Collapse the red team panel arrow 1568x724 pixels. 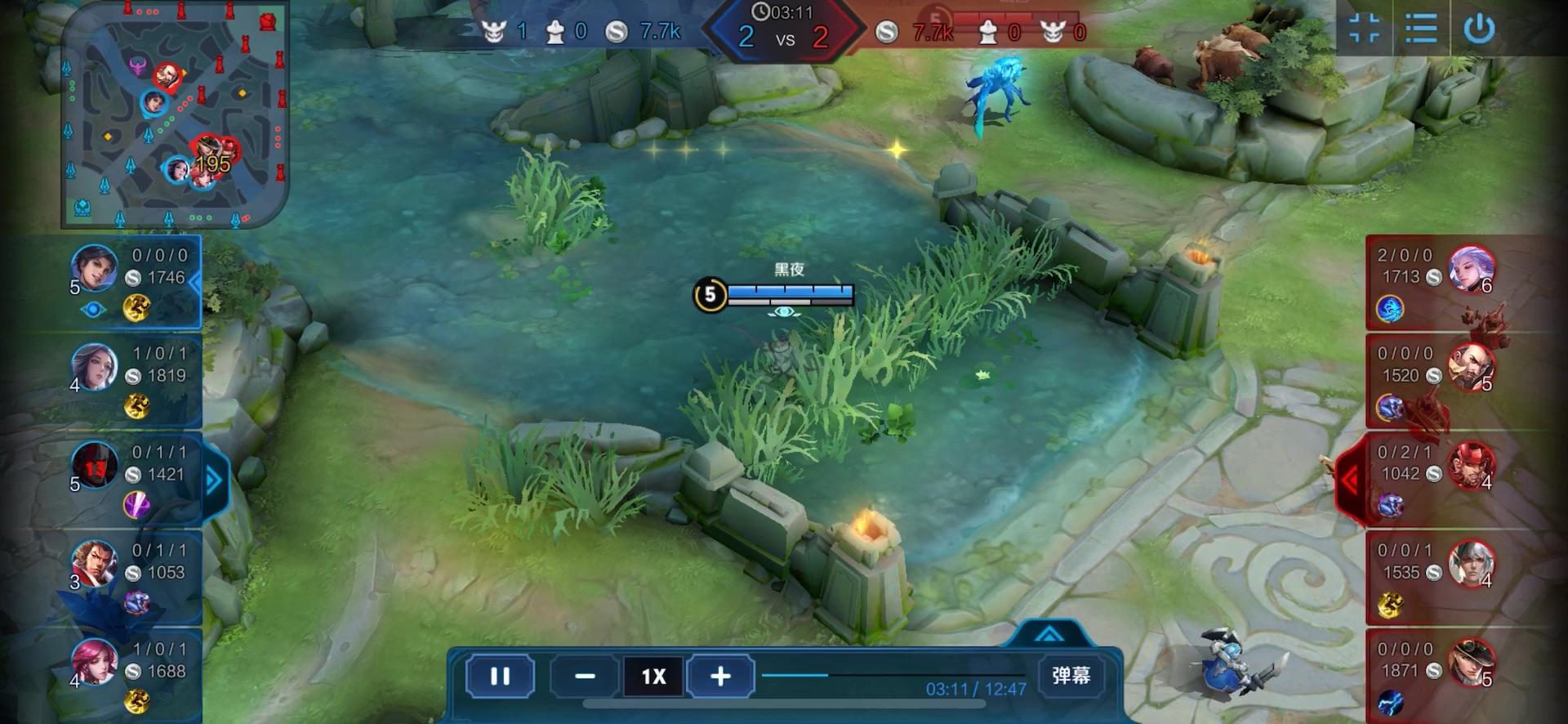pyautogui.click(x=1349, y=480)
